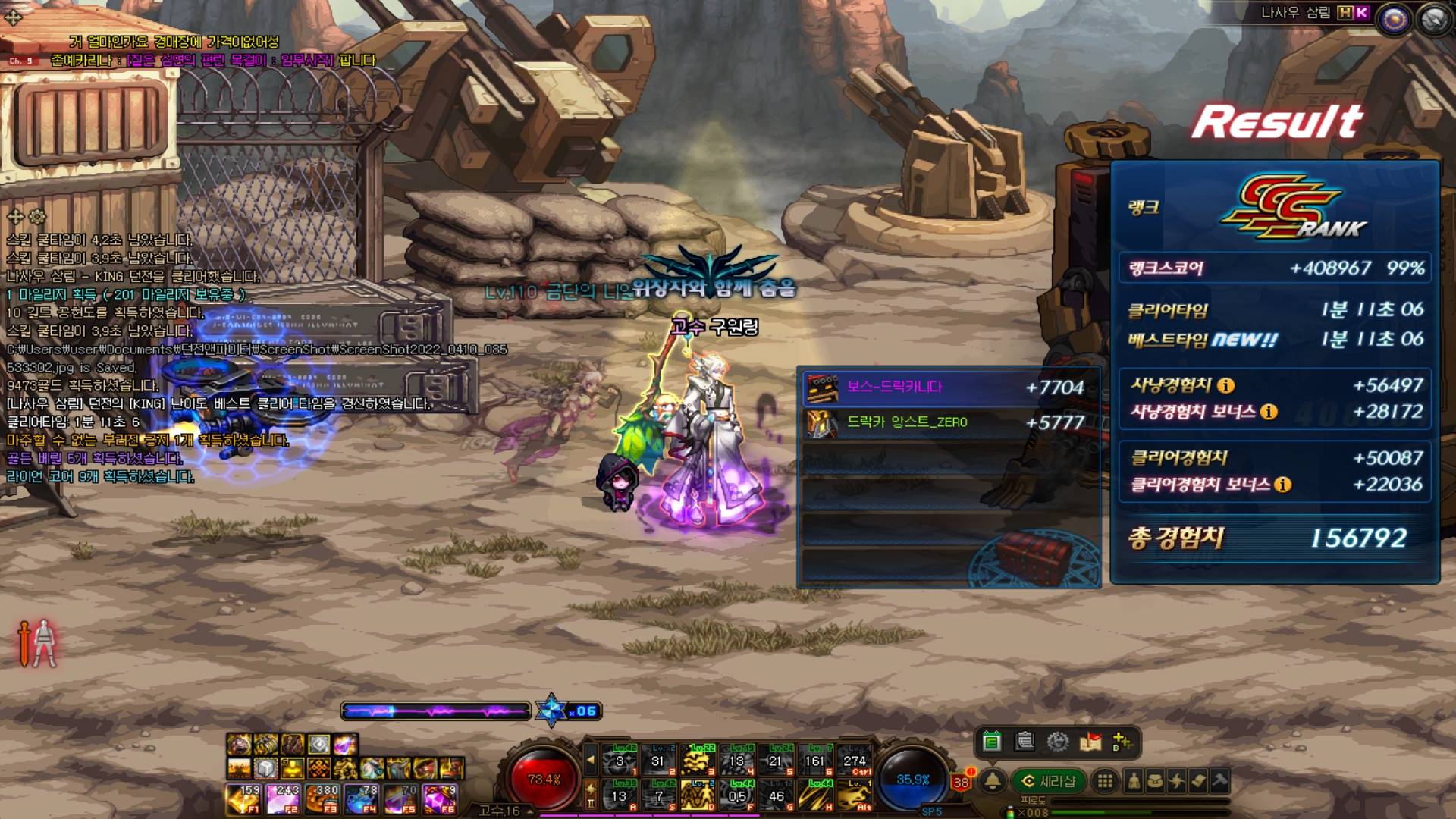This screenshot has height=819, width=1456.
Task: Open the 세라샵 cash shop
Action: 1049,781
